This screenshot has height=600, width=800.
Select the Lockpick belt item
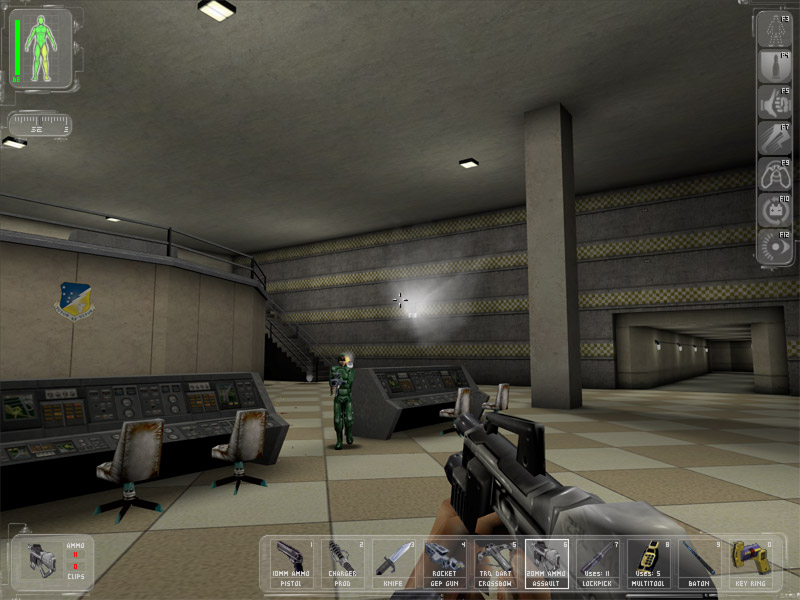pos(598,563)
